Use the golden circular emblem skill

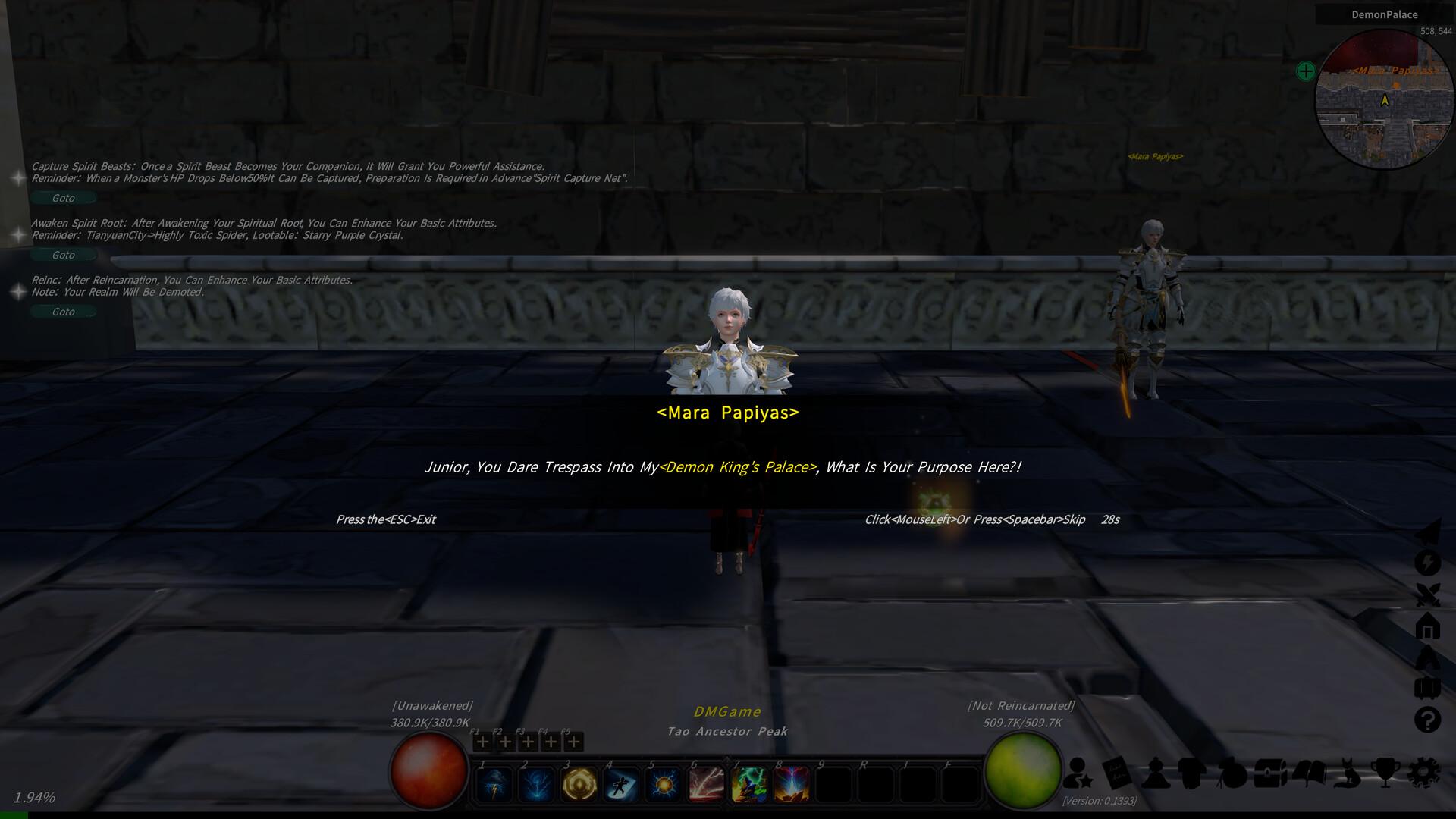point(579,785)
